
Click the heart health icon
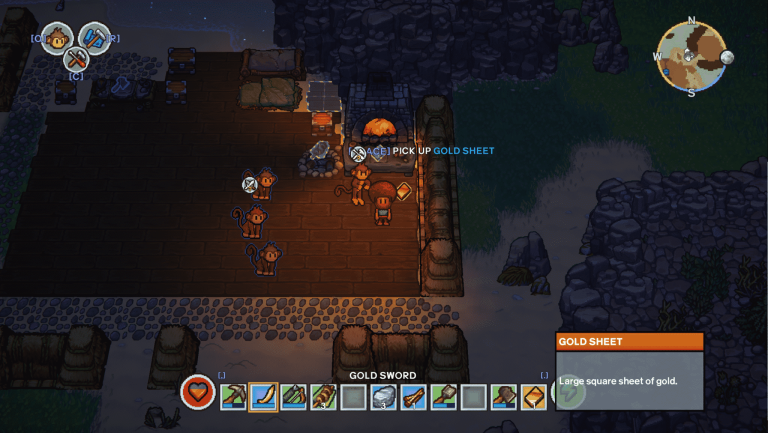pos(198,392)
